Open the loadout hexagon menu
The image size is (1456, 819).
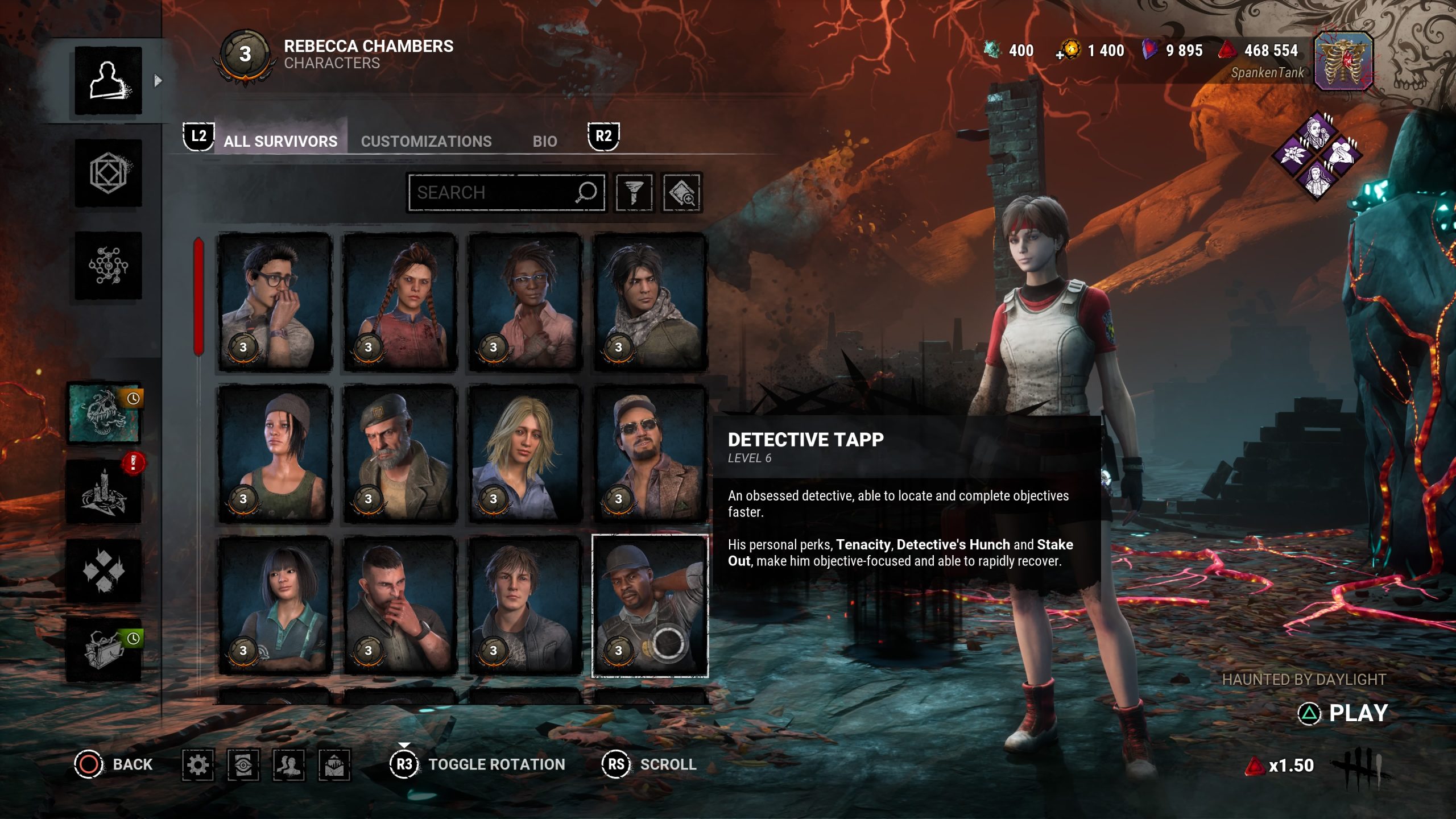tap(108, 173)
